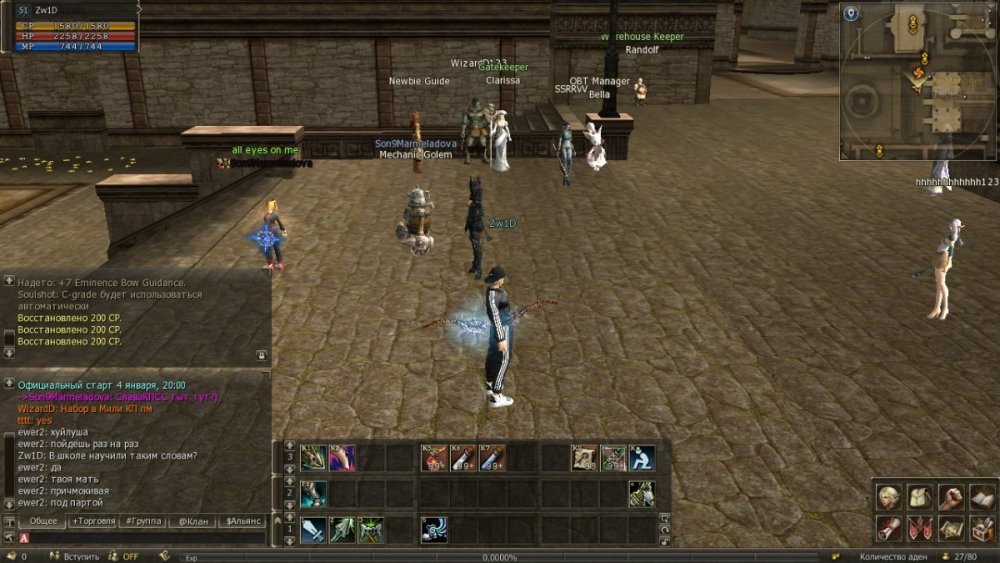Use the sword skill in hotbar row 1
The width and height of the screenshot is (1000, 563).
tap(313, 529)
